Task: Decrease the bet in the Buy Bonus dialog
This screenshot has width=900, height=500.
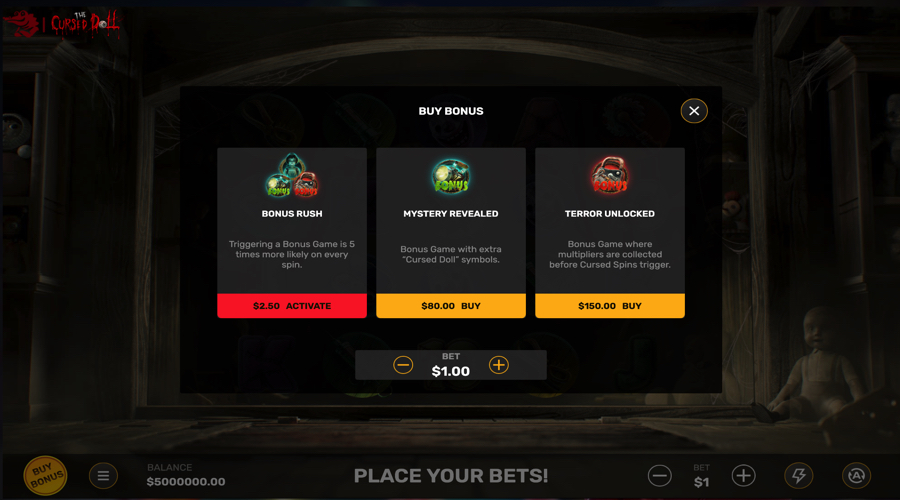Action: [x=403, y=365]
